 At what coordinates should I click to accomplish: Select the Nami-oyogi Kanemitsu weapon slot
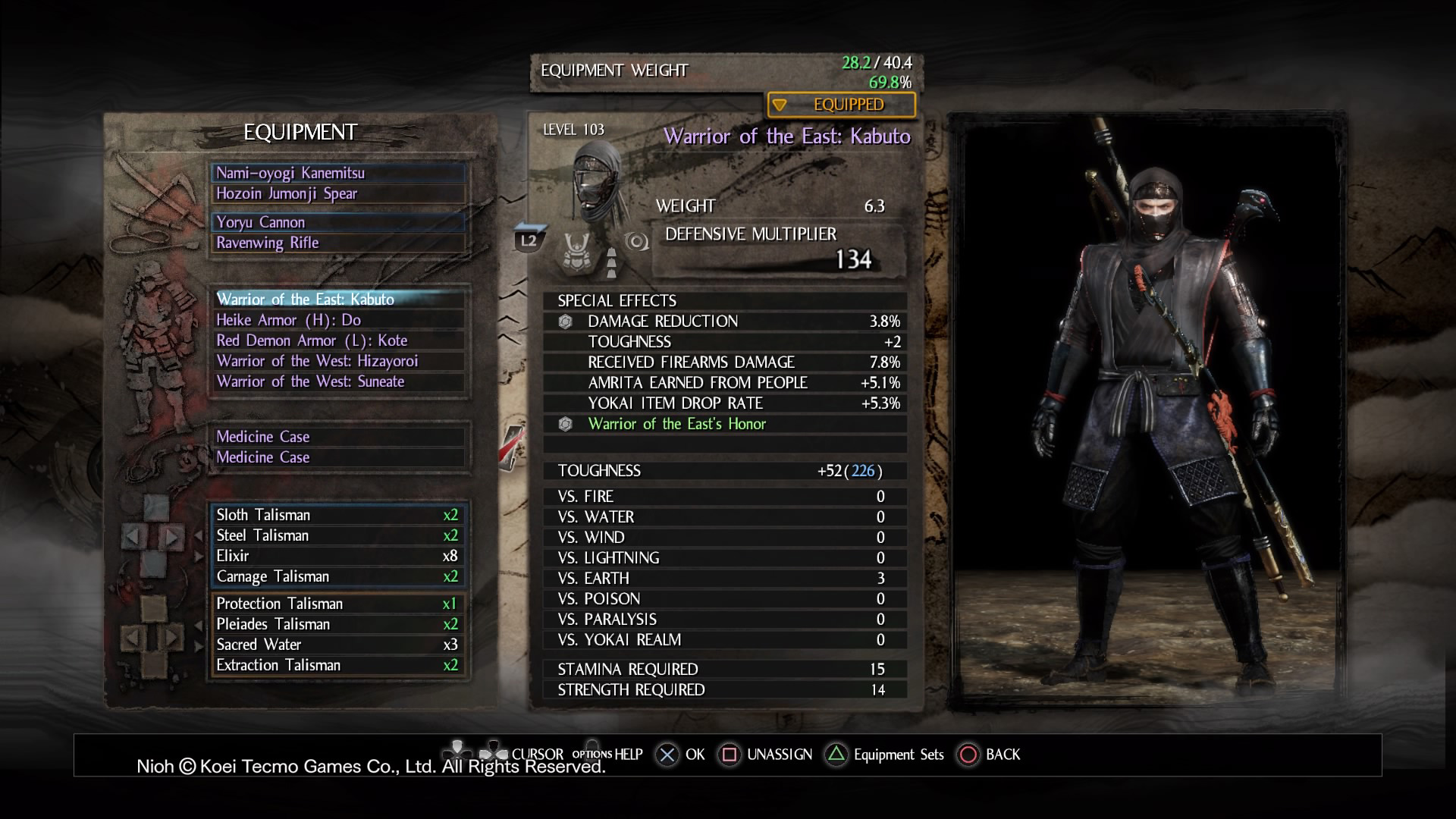[338, 173]
